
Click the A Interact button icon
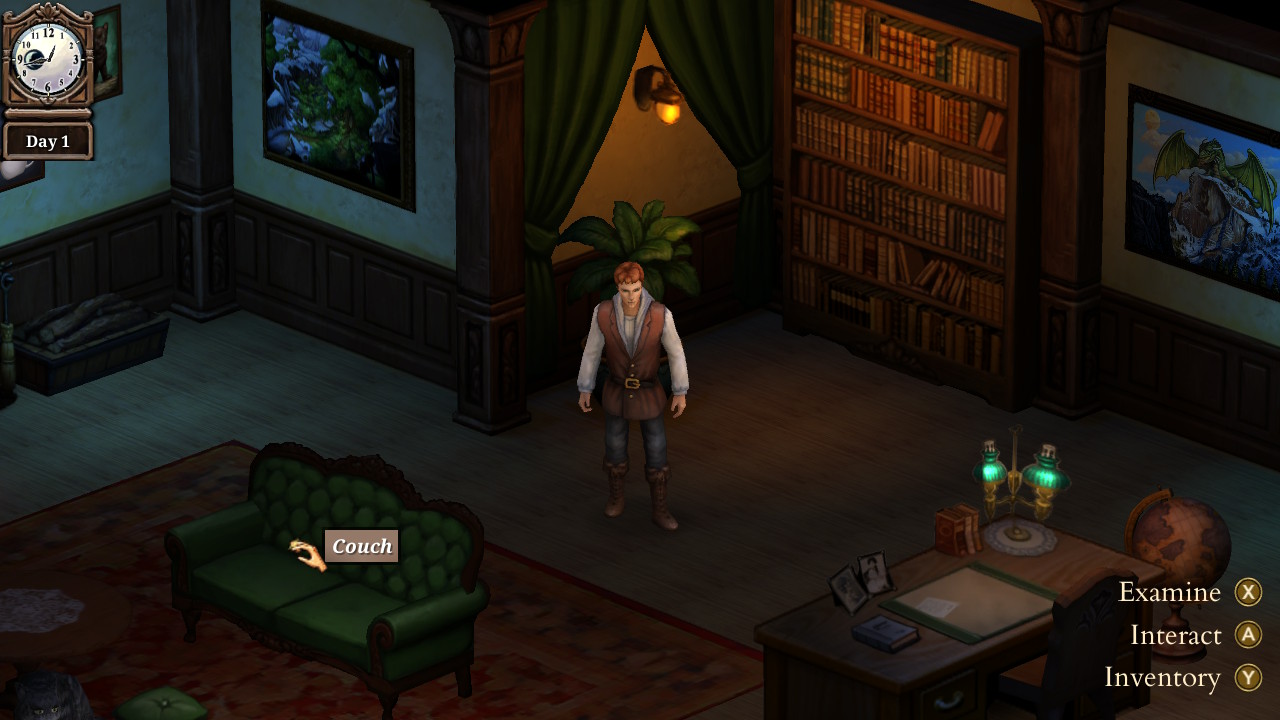(x=1247, y=635)
